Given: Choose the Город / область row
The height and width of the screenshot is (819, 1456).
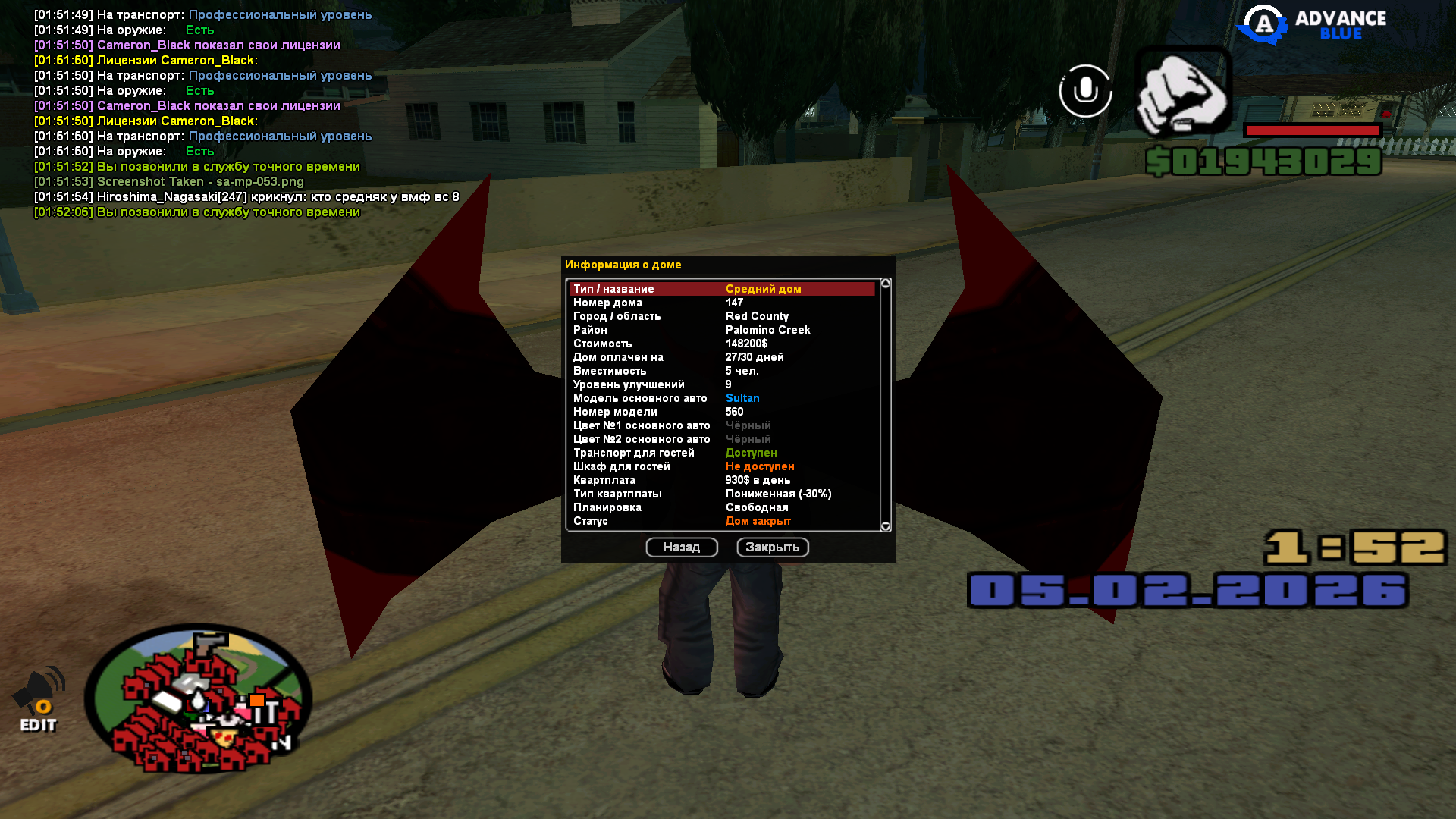Looking at the screenshot, I should [720, 316].
